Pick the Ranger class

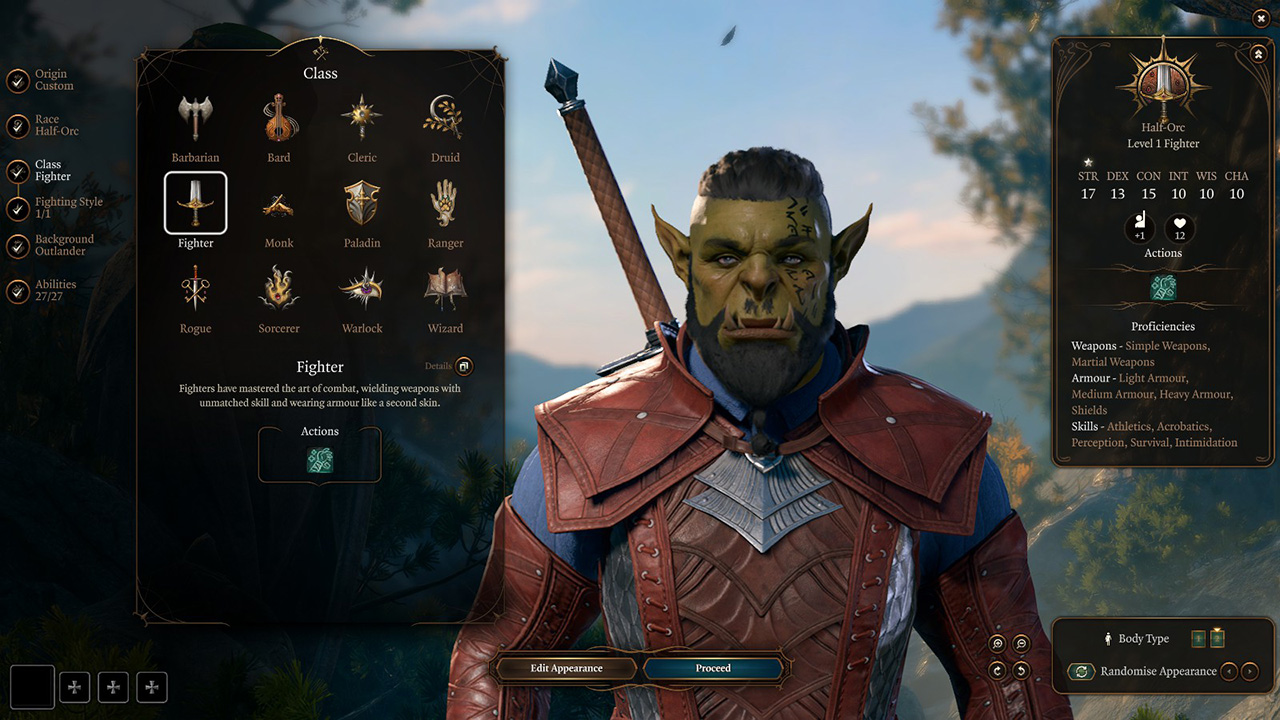445,204
